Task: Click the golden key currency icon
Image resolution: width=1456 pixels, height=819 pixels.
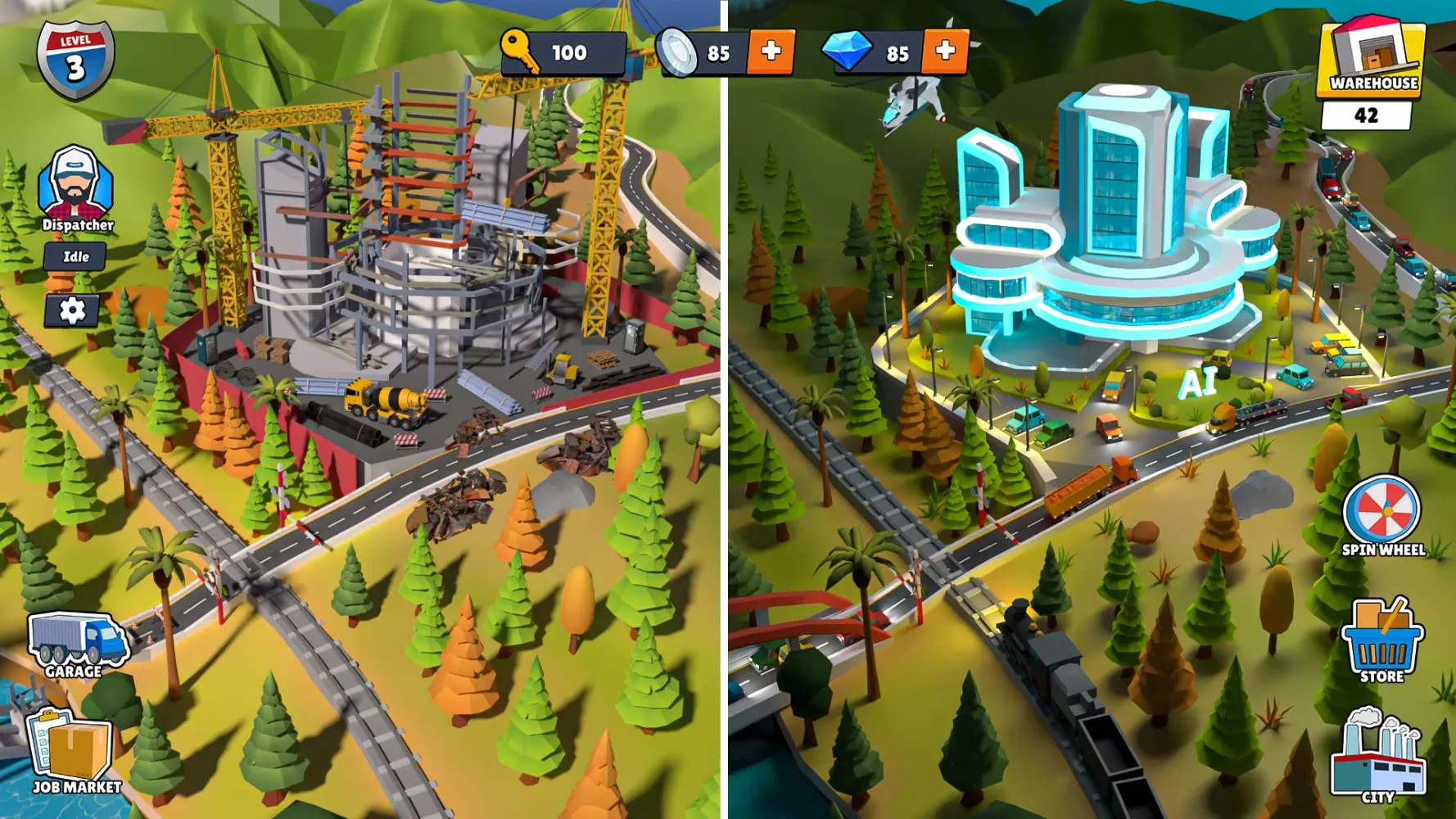Action: [518, 53]
